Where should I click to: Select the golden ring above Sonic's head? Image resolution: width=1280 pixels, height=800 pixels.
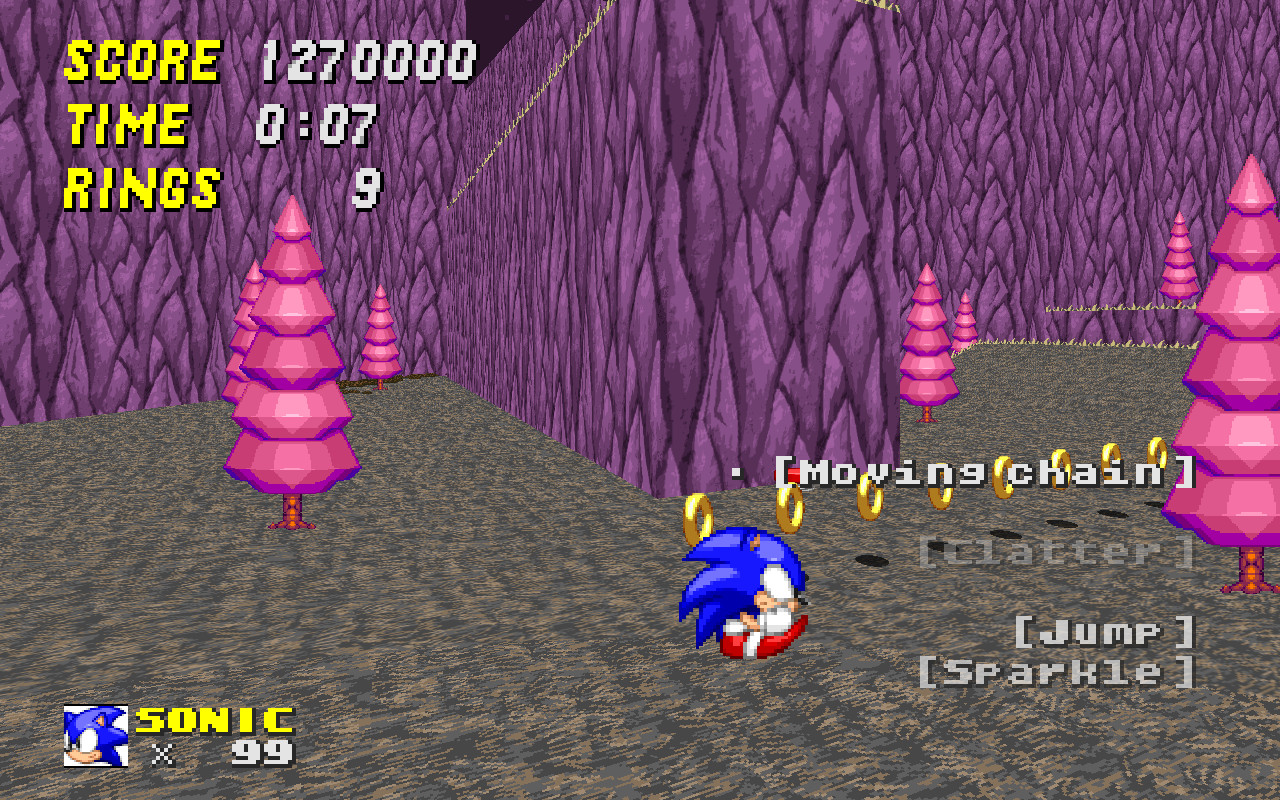(x=700, y=519)
